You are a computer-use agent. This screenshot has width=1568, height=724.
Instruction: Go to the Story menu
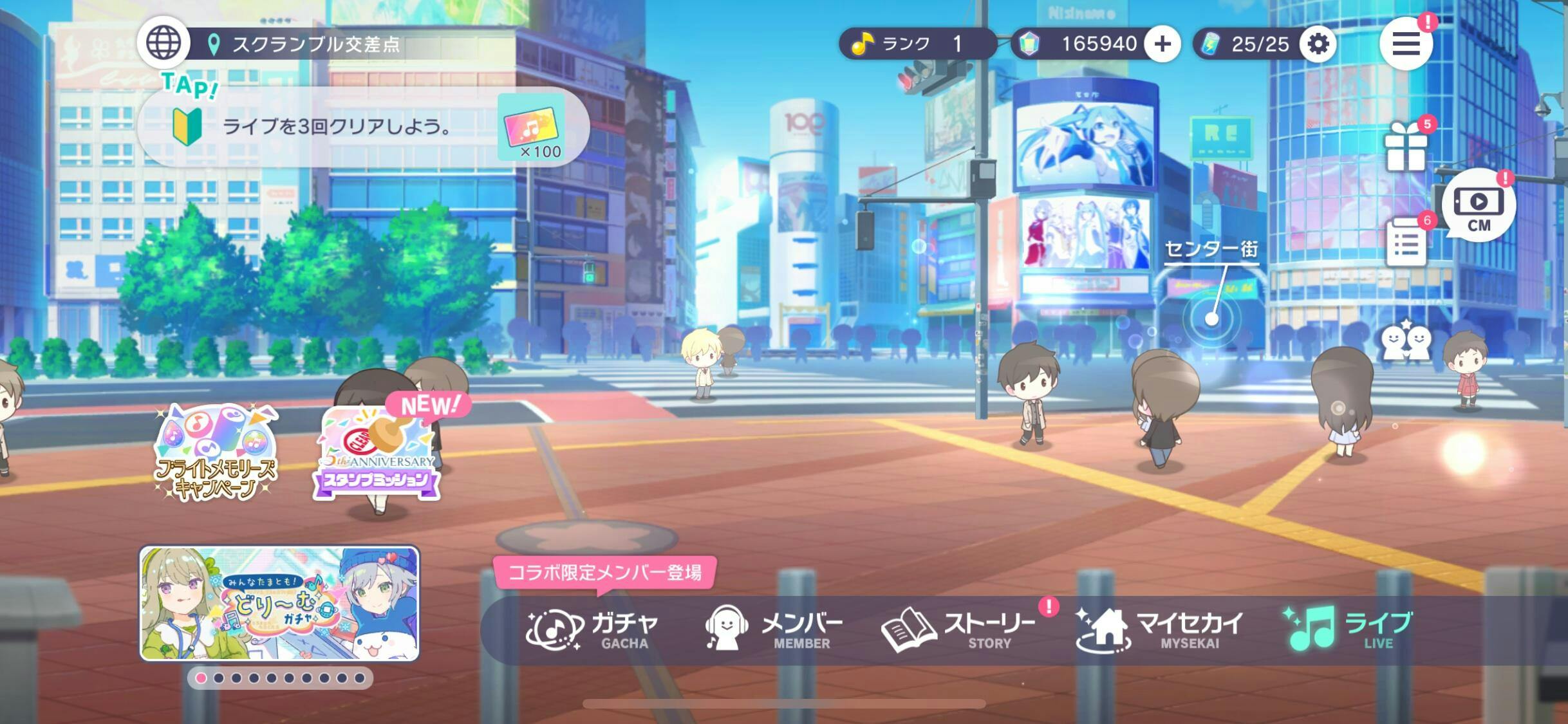pyautogui.click(x=958, y=629)
